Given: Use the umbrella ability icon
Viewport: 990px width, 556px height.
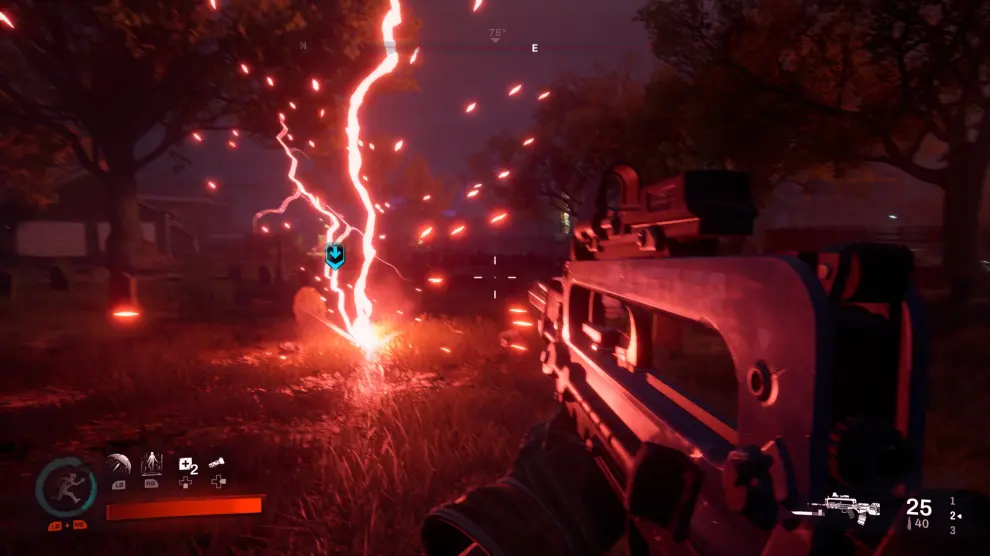Looking at the screenshot, I should 118,465.
